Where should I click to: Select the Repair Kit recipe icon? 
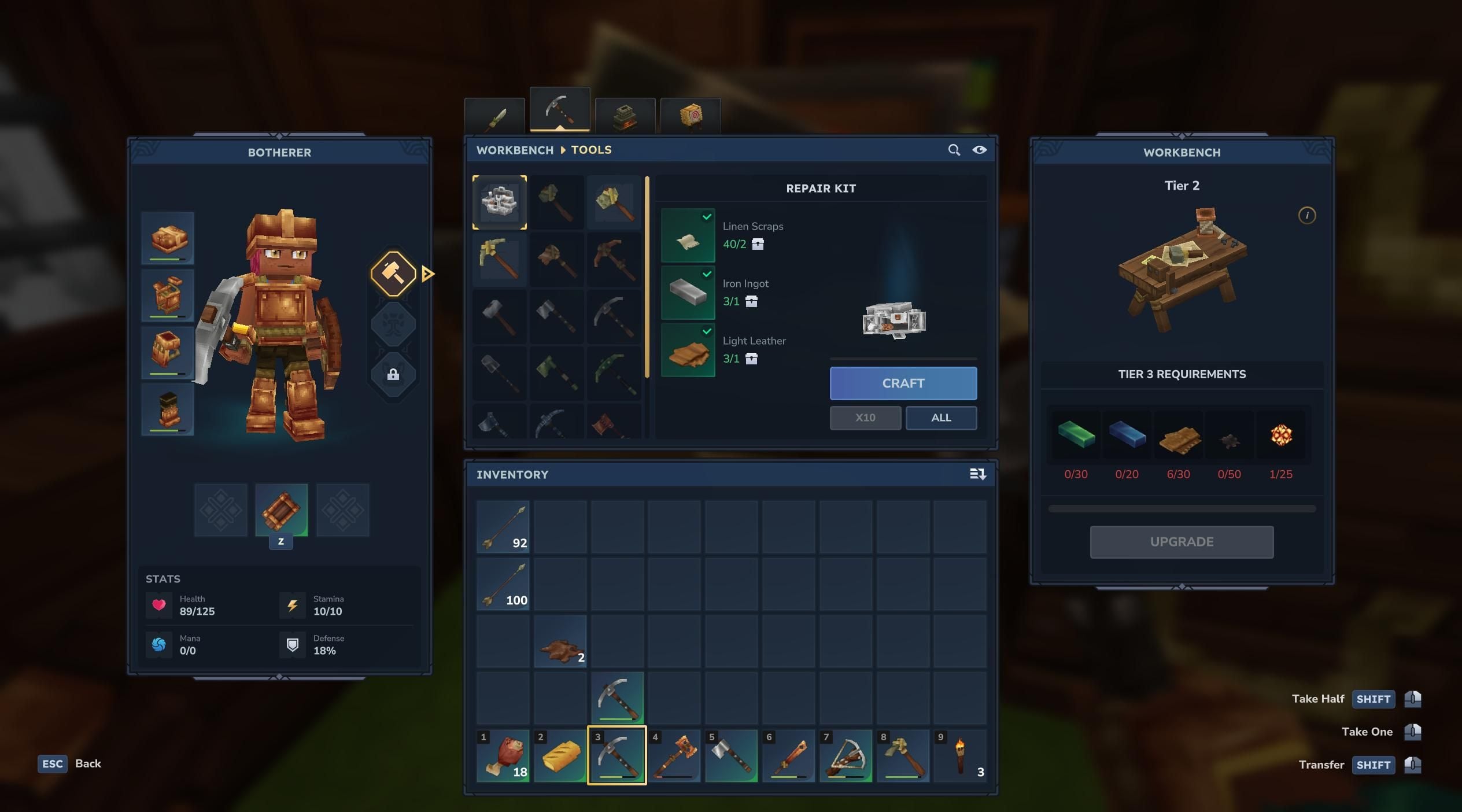(500, 202)
